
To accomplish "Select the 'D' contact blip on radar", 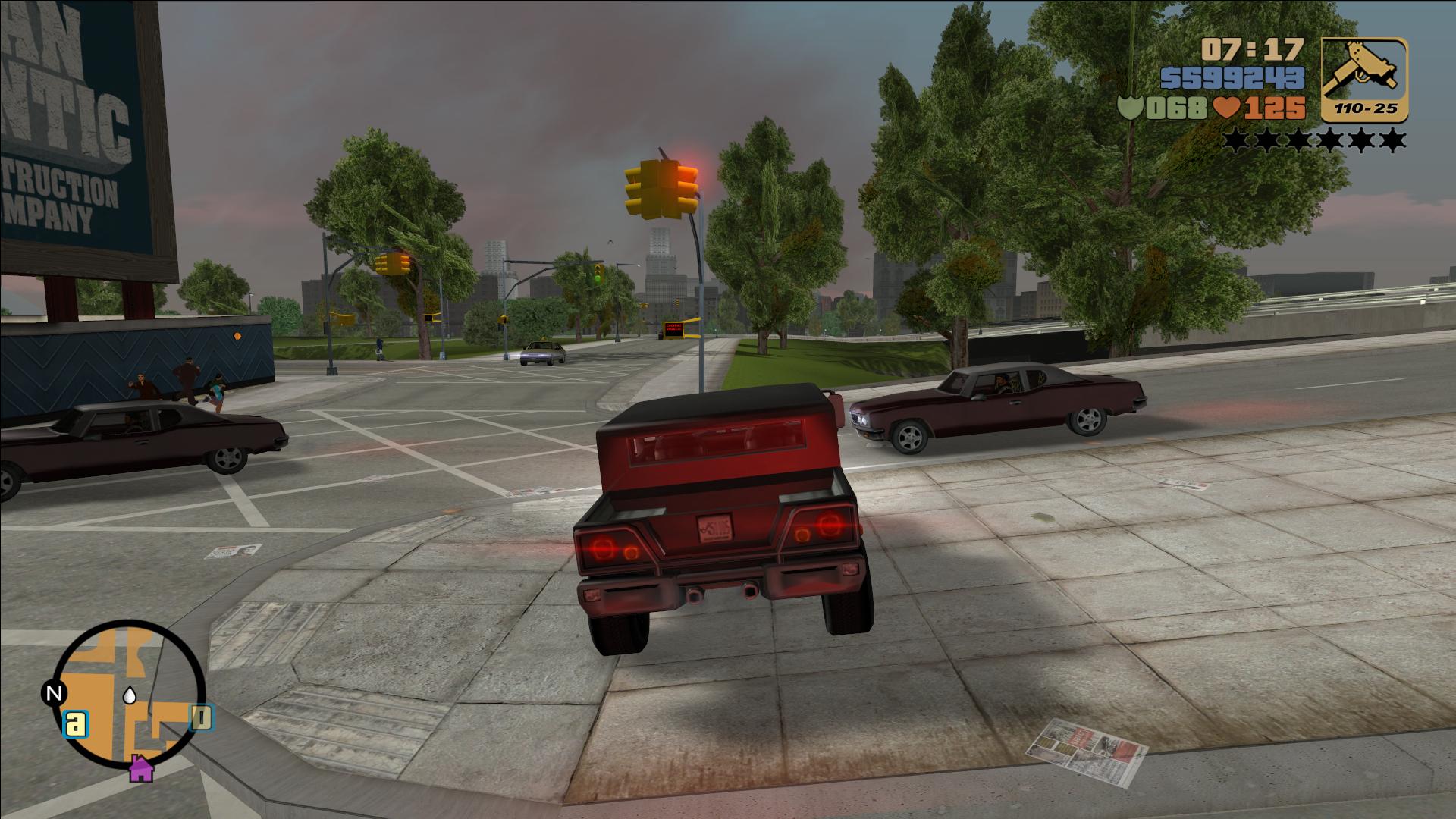I will pos(201,717).
